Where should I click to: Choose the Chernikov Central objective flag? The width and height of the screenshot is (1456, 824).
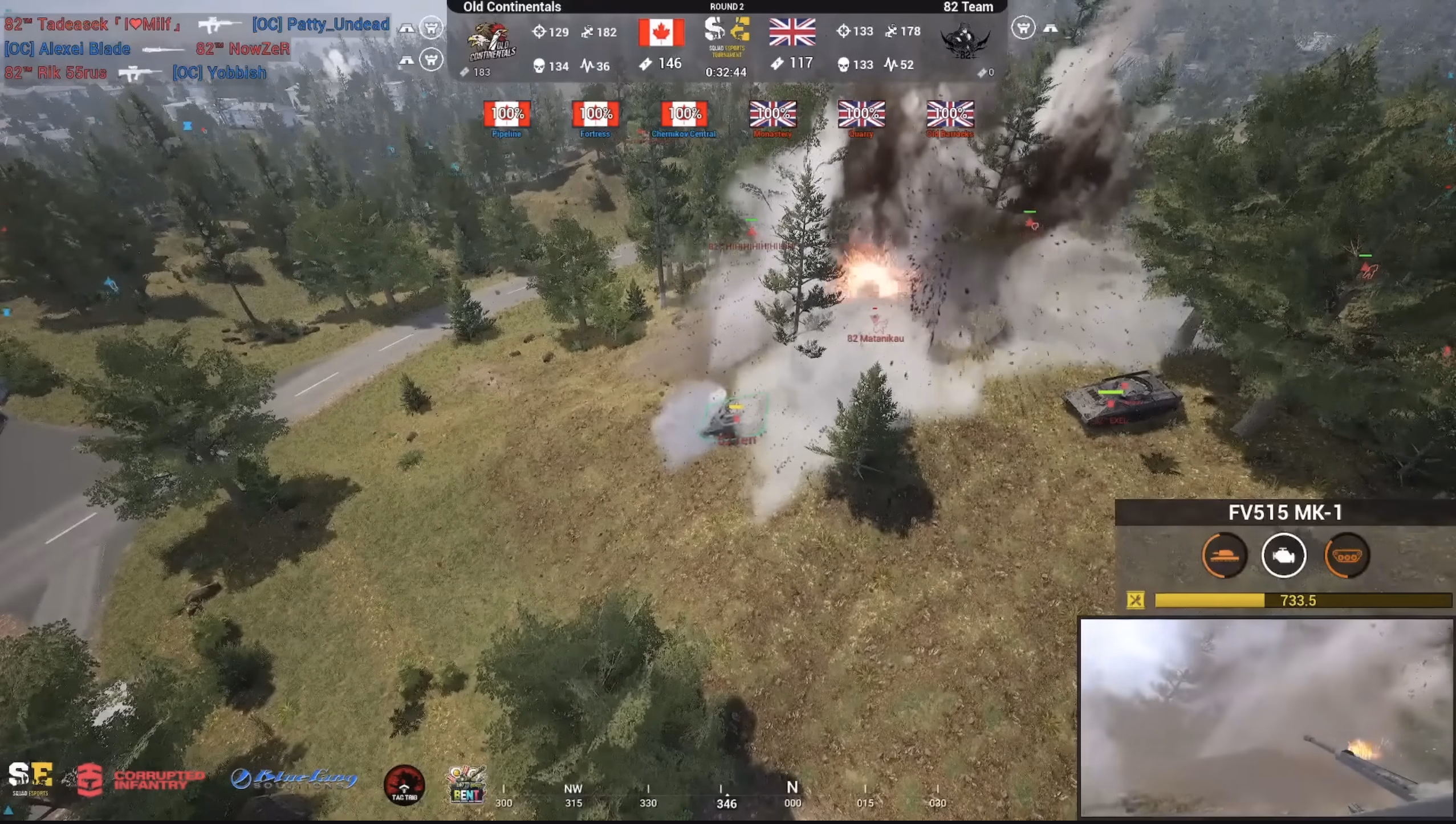click(684, 114)
